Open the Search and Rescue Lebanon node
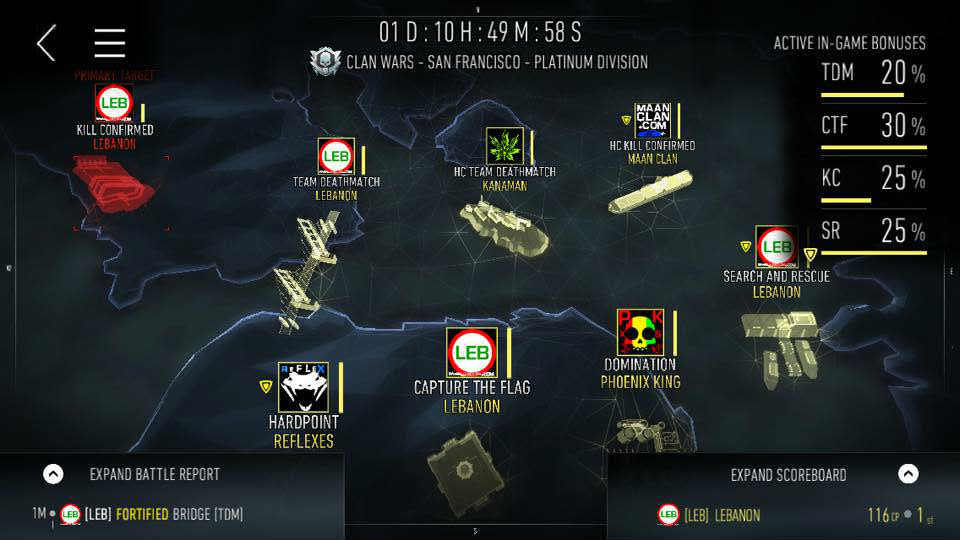The height and width of the screenshot is (540, 960). (776, 246)
